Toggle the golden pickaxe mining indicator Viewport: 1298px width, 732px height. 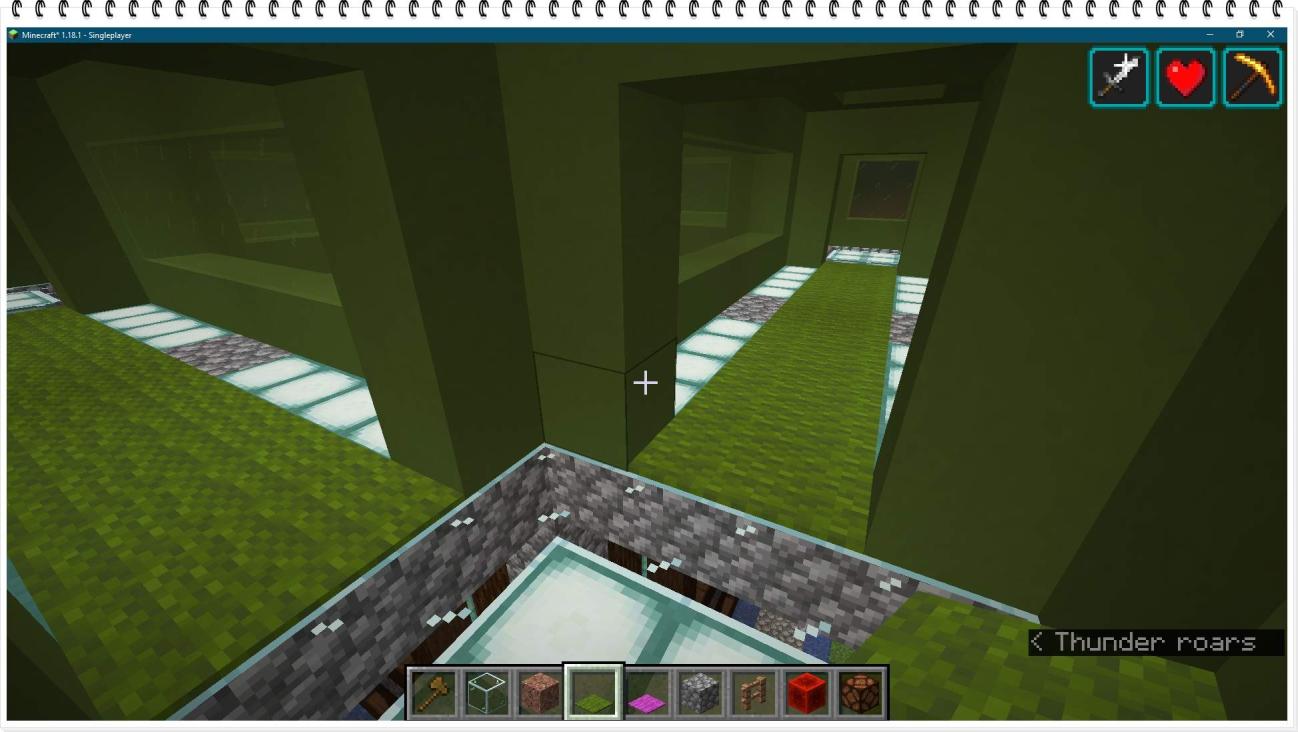1251,77
